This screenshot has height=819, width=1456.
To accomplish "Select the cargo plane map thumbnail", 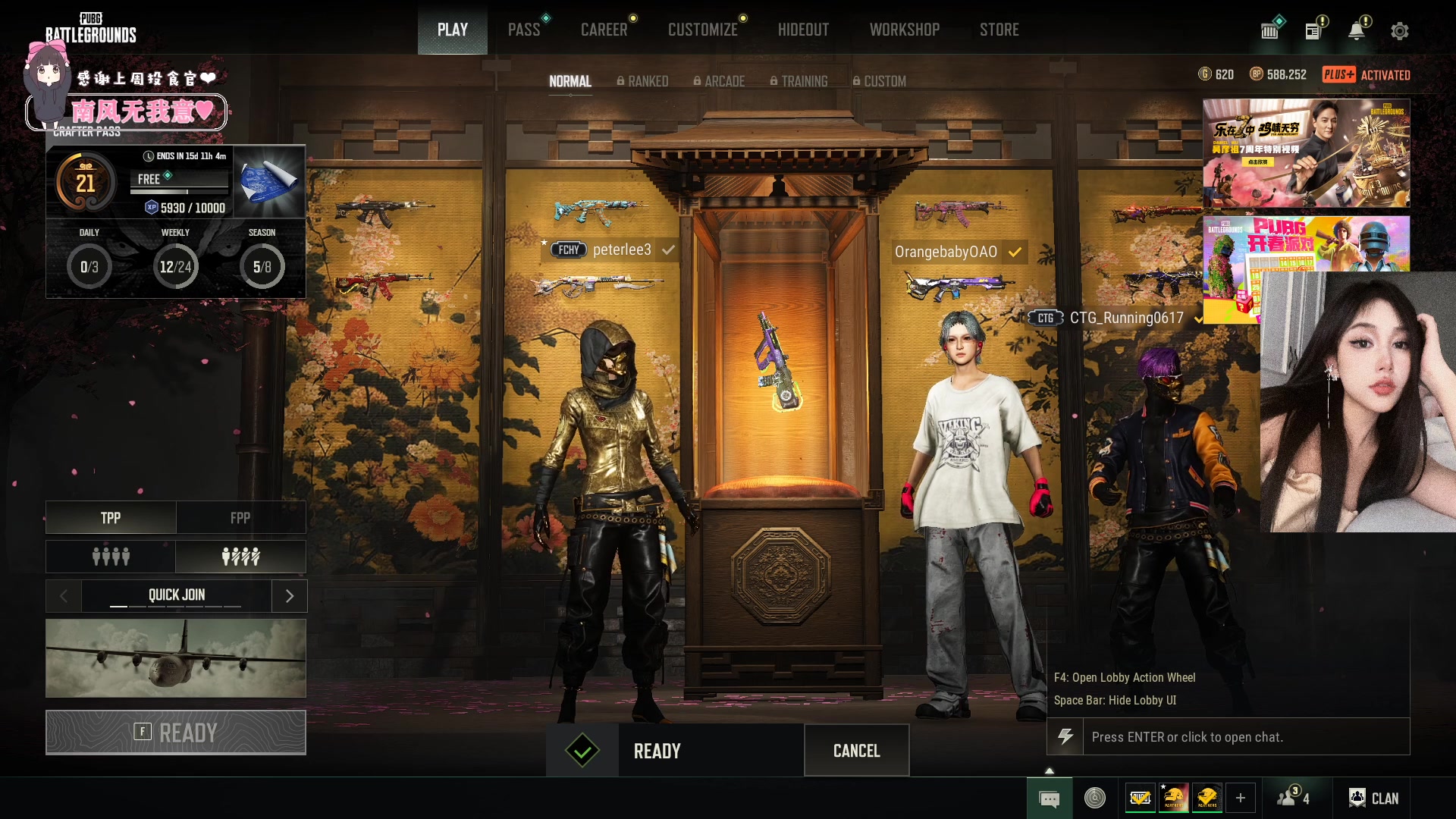I will coord(176,658).
